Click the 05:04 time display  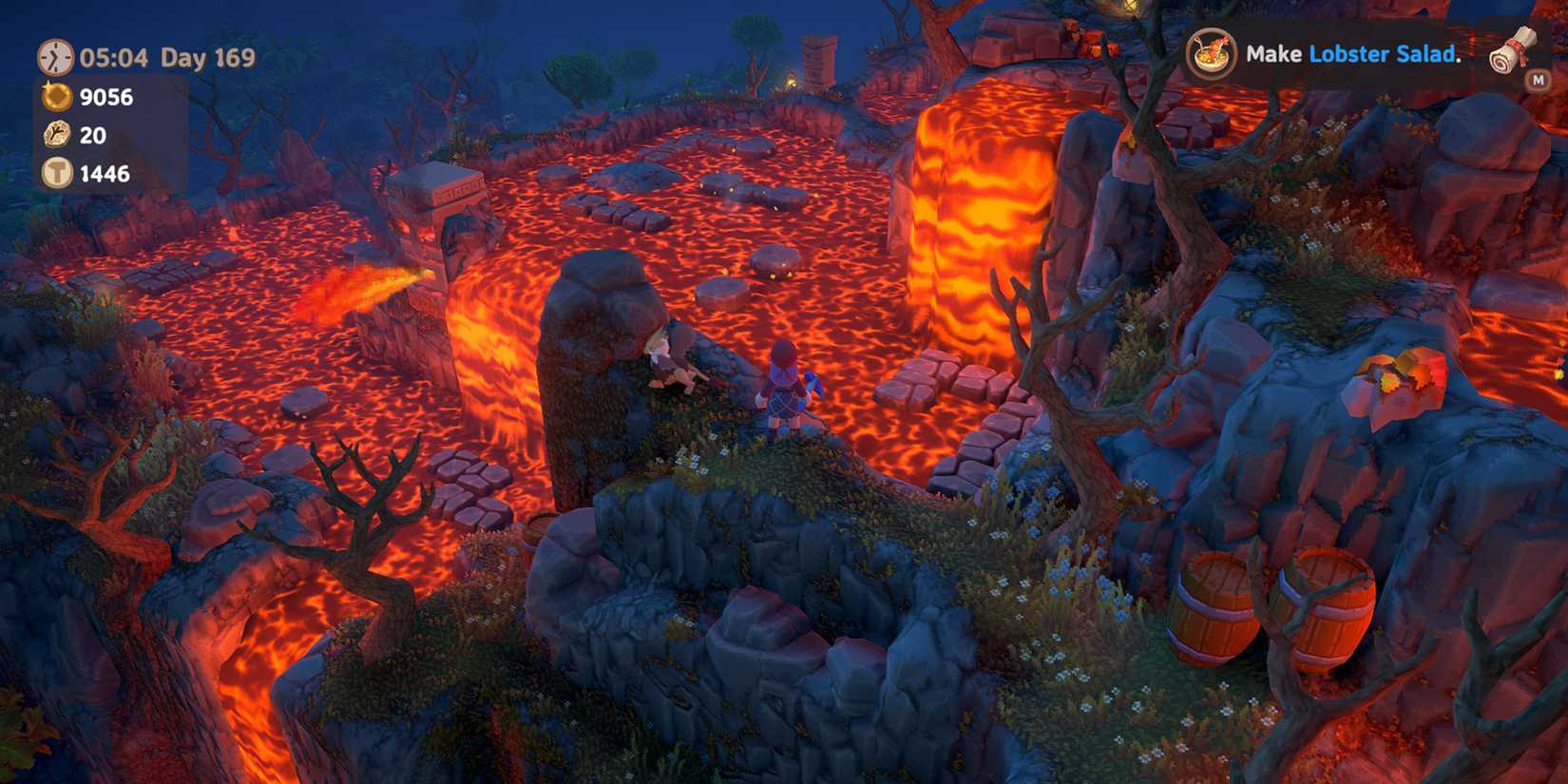point(111,58)
